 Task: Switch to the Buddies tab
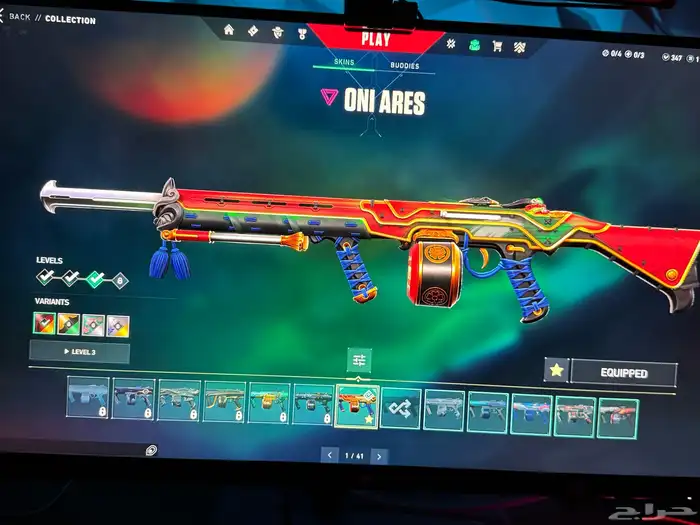tap(405, 67)
